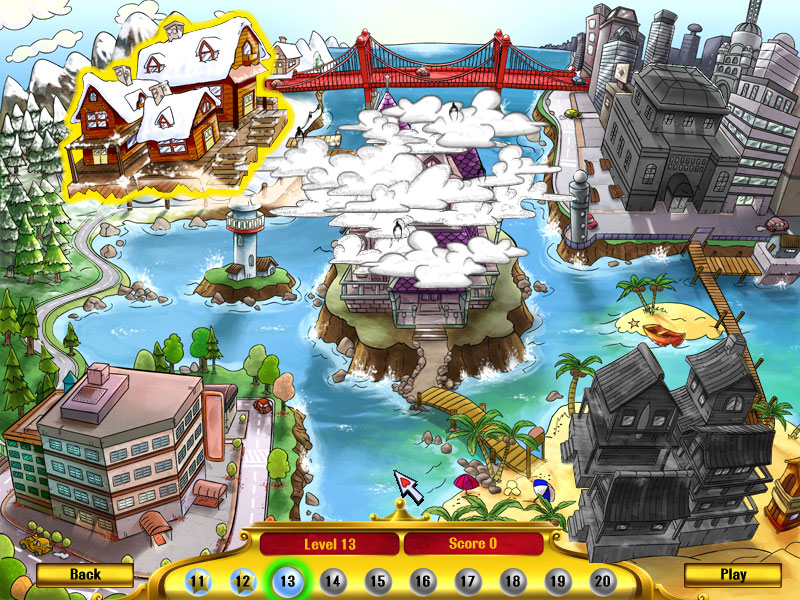This screenshot has width=800, height=600.
Task: Select level 16 orb
Action: (423, 581)
